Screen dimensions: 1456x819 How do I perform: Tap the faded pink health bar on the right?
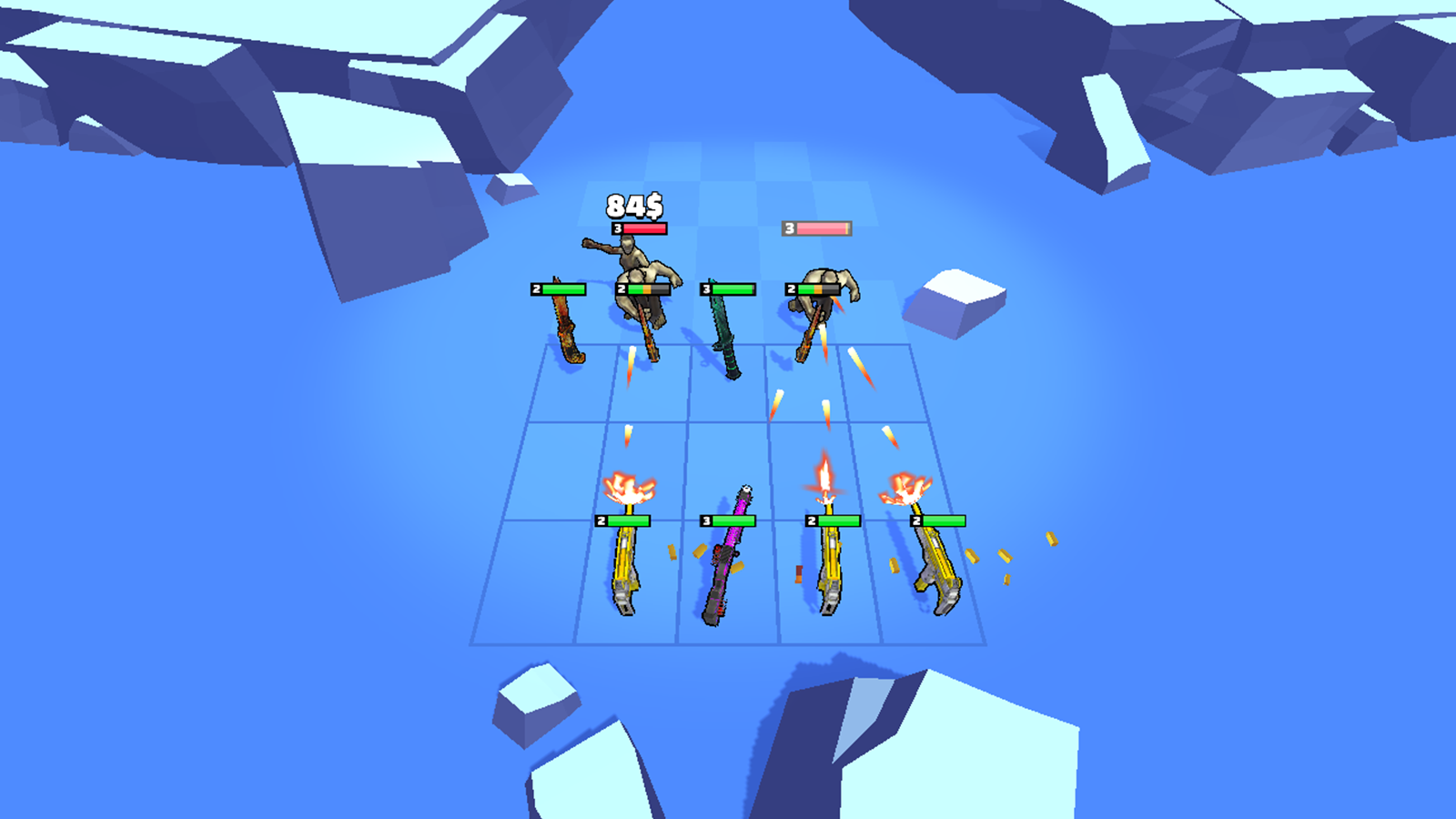coord(816,227)
